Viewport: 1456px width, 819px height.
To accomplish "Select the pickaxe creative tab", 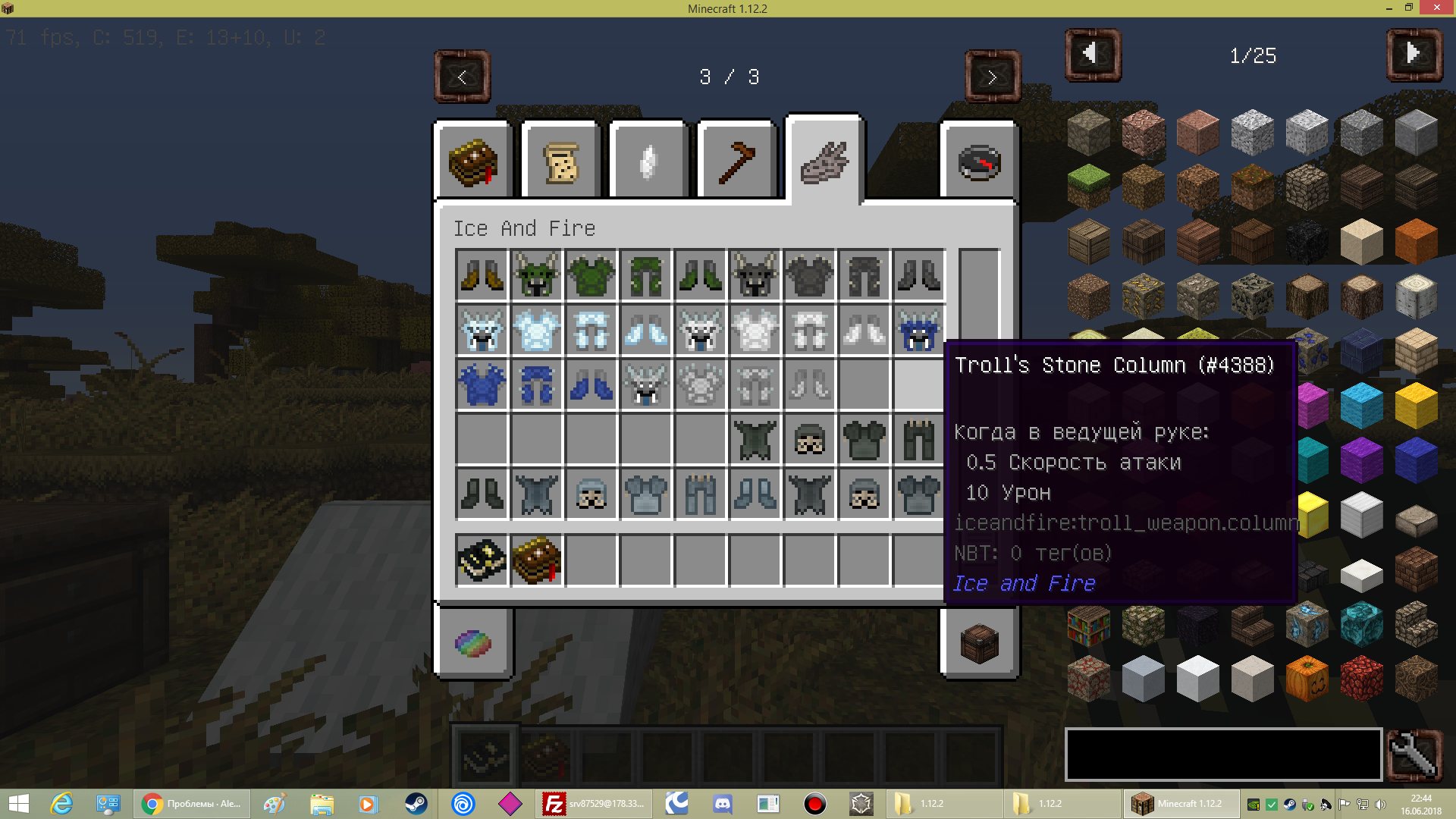I will (736, 159).
